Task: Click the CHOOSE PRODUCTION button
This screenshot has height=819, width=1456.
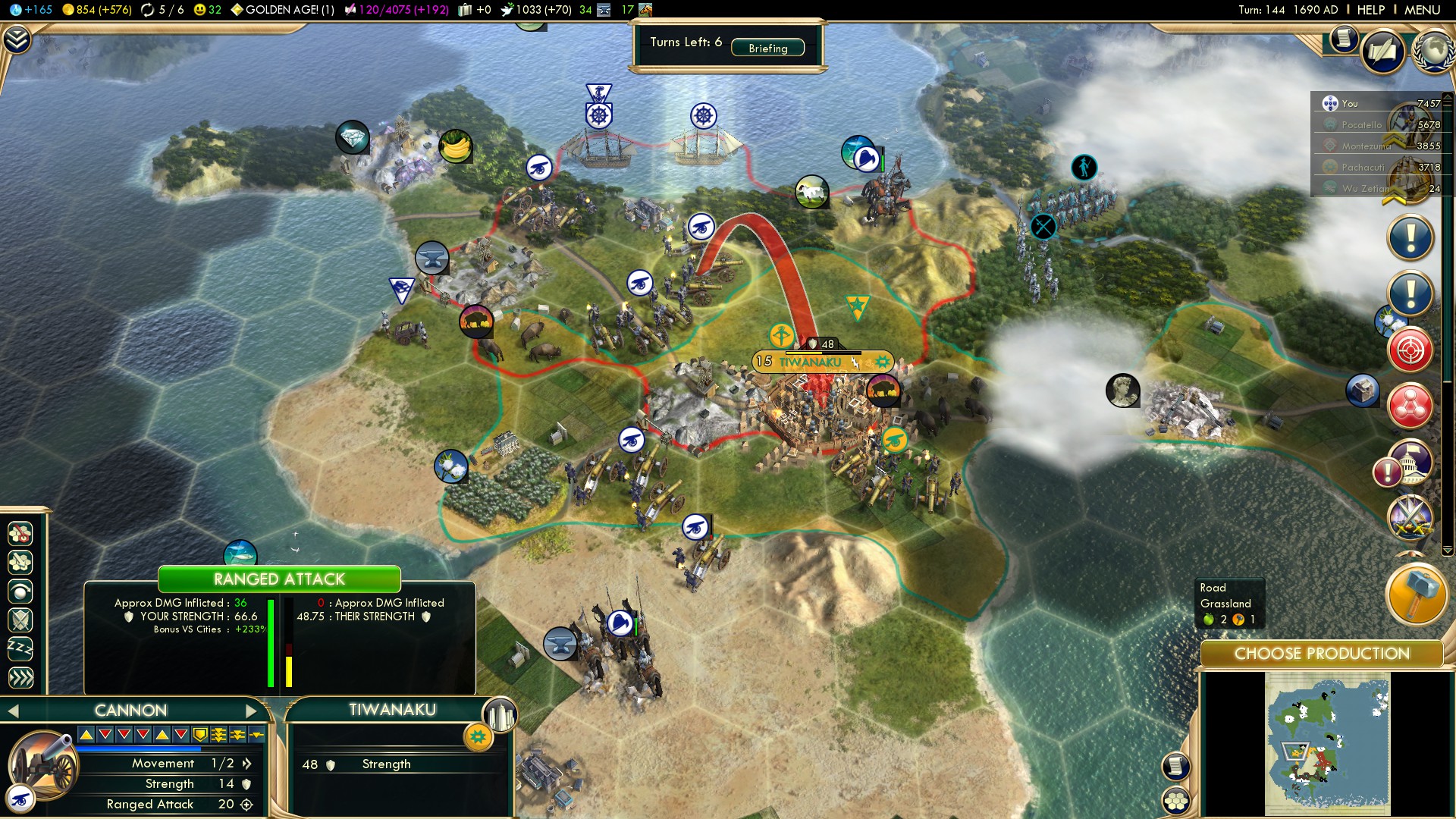Action: [1321, 654]
